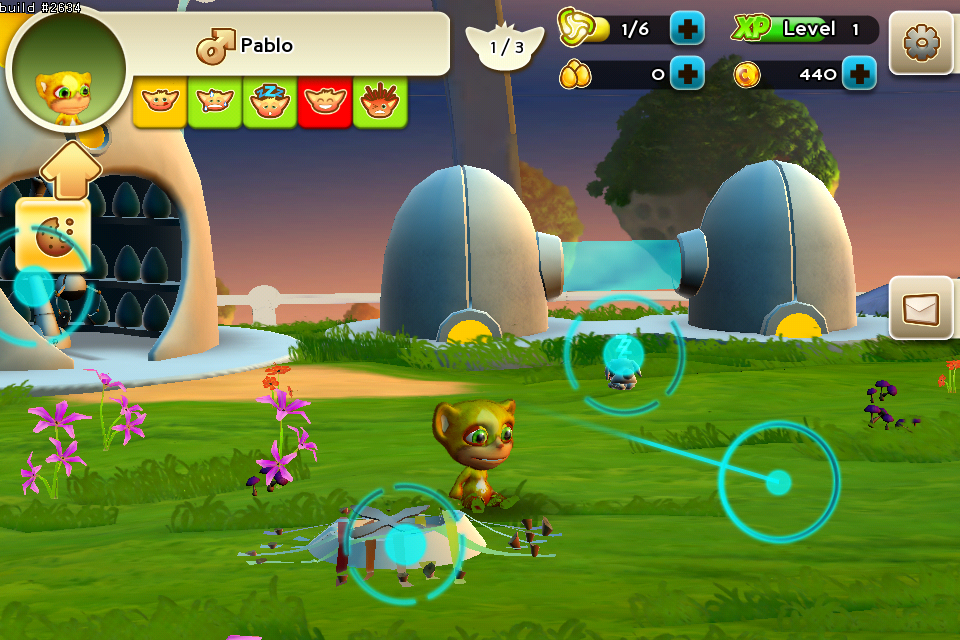
Task: Add golden eggs with the plus button
Action: coord(687,73)
